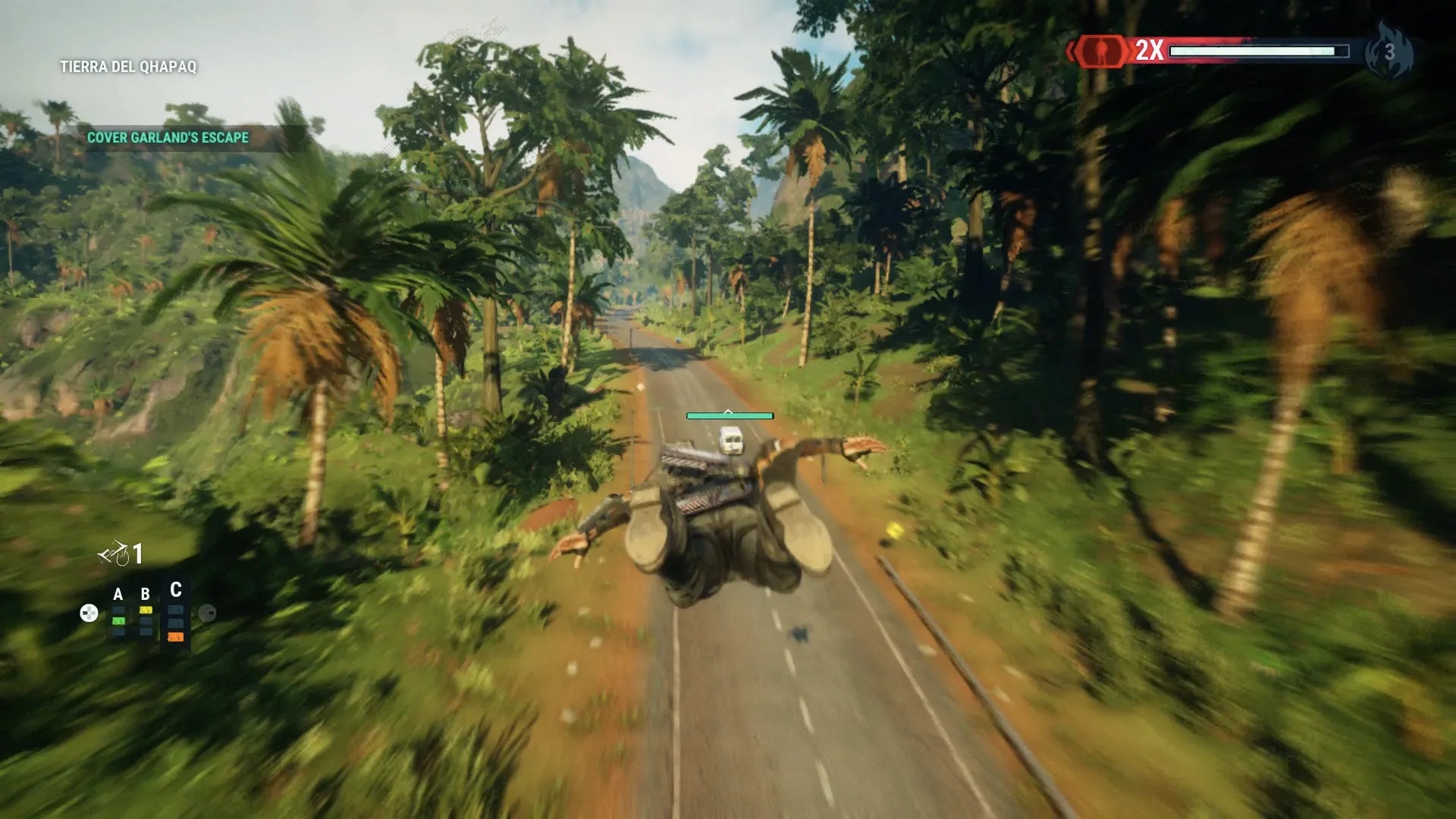1456x819 pixels.
Task: Switch to loadout tab B
Action: pyautogui.click(x=145, y=592)
